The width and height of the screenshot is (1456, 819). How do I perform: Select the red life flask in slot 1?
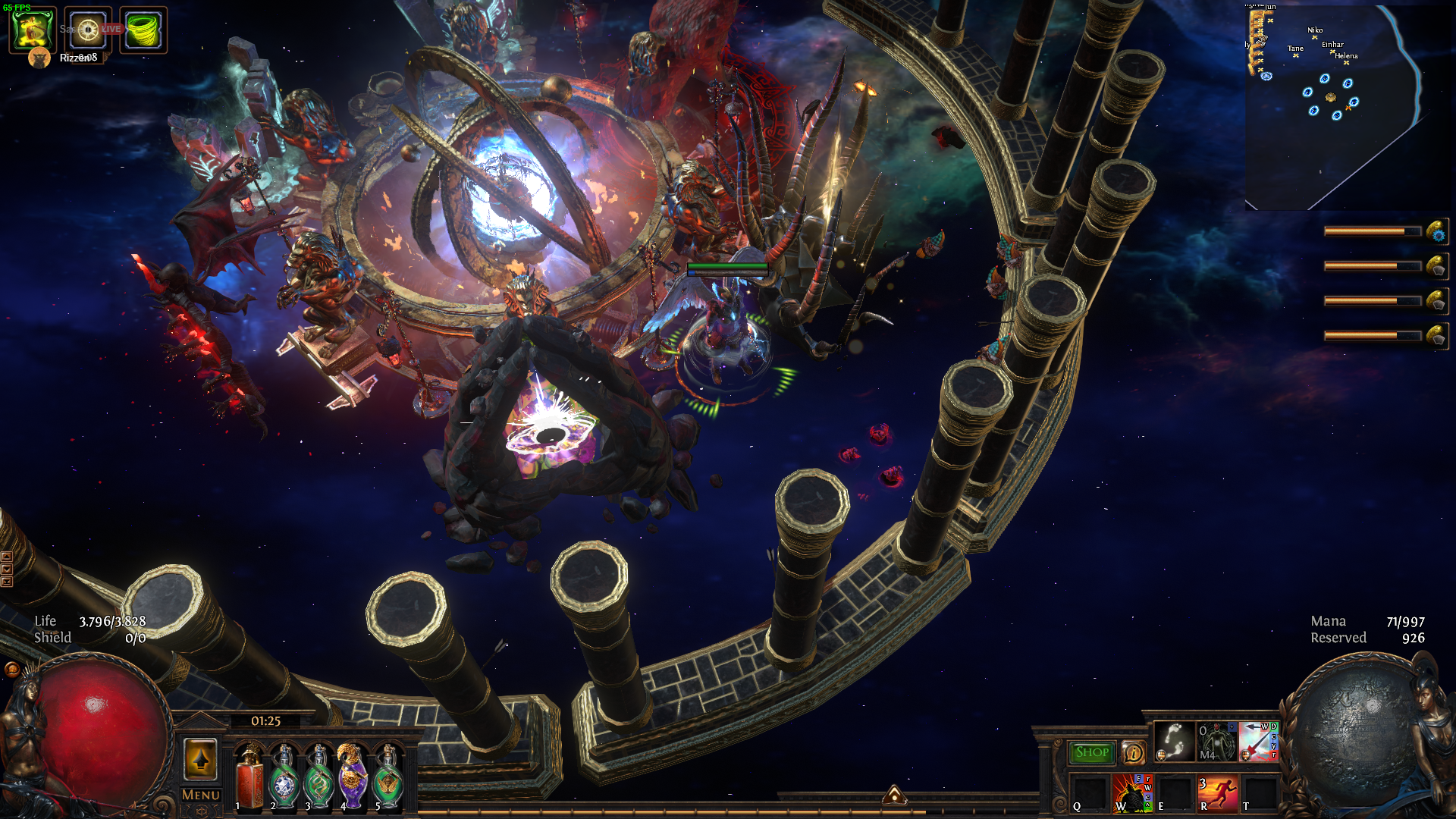coord(249,777)
